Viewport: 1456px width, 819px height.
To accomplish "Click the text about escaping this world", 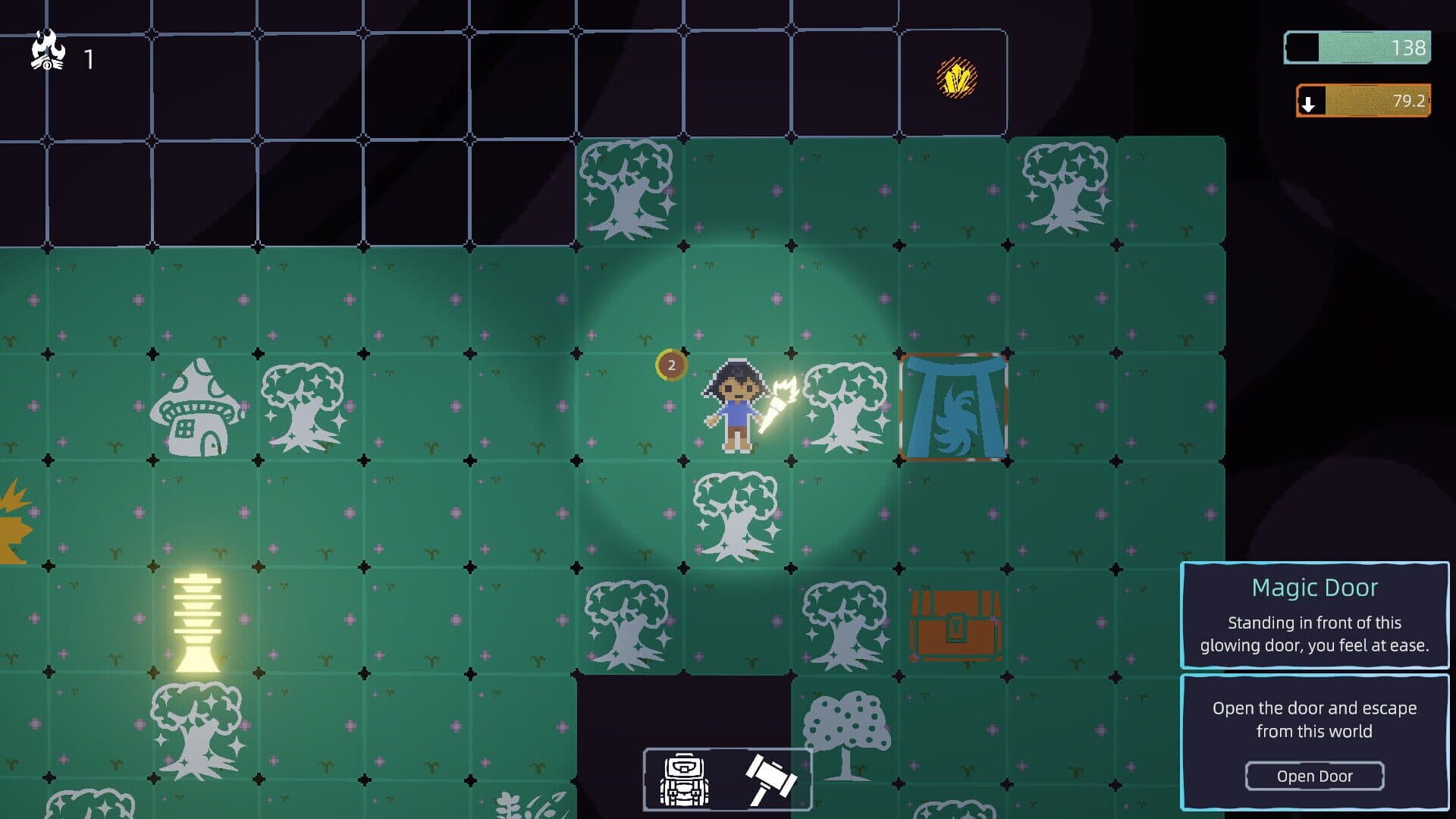I will pyautogui.click(x=1316, y=720).
